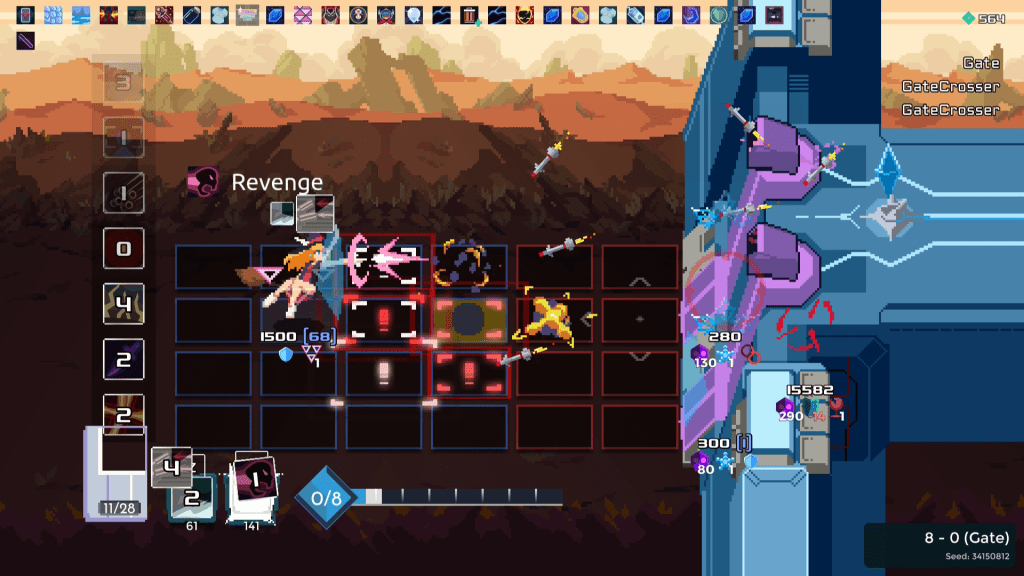
Task: Select the white balloon artifact icon
Action: (414, 15)
